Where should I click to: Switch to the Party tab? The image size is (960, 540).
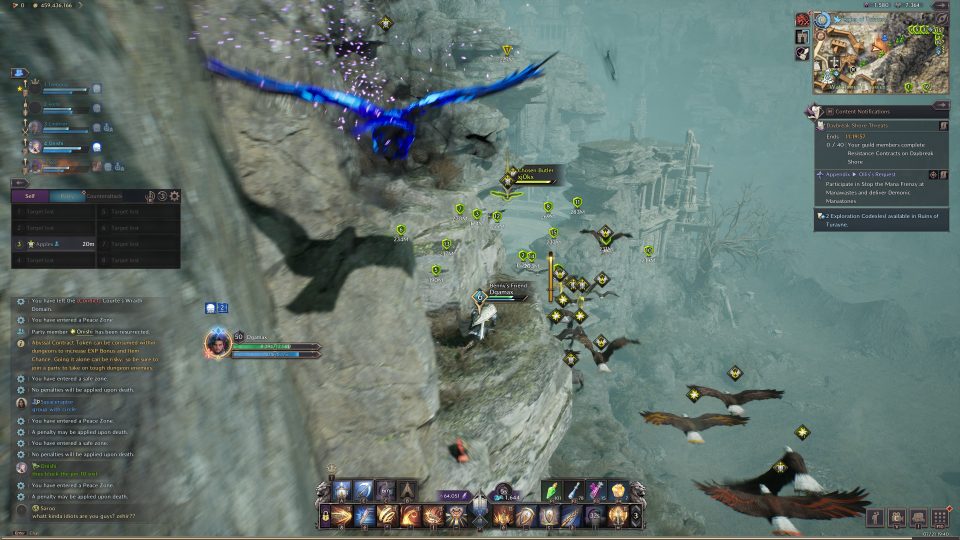(67, 197)
